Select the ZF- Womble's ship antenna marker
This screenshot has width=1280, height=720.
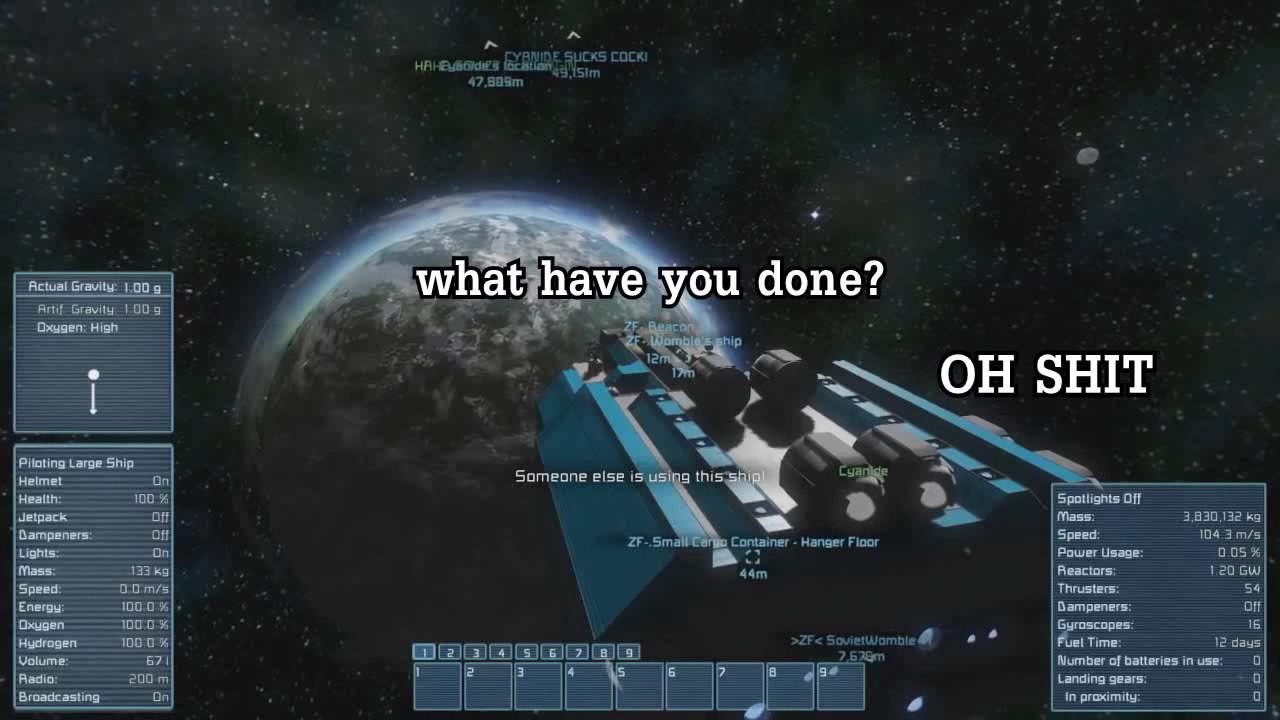coord(685,341)
